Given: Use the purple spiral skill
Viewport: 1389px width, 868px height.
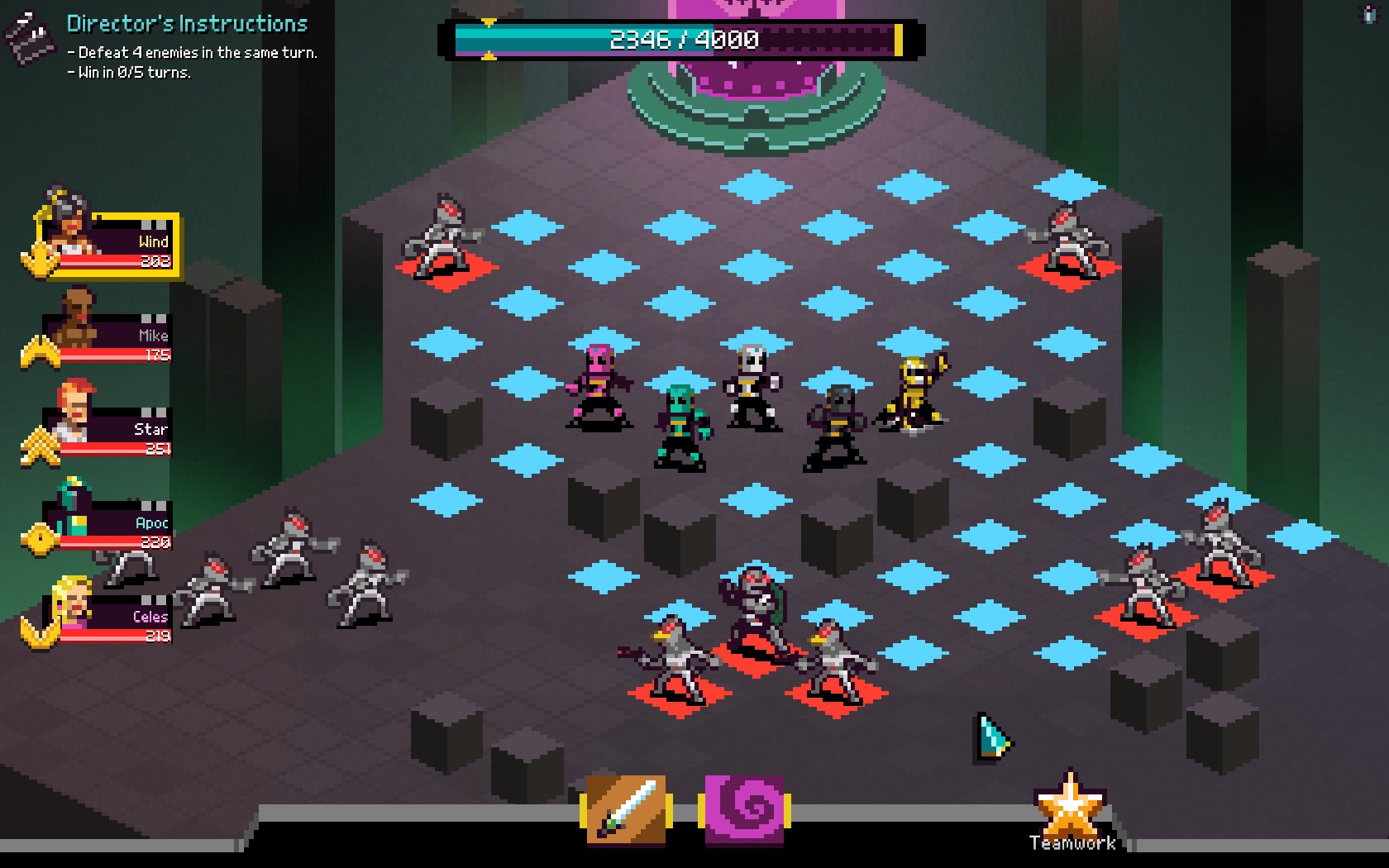Looking at the screenshot, I should tap(744, 810).
